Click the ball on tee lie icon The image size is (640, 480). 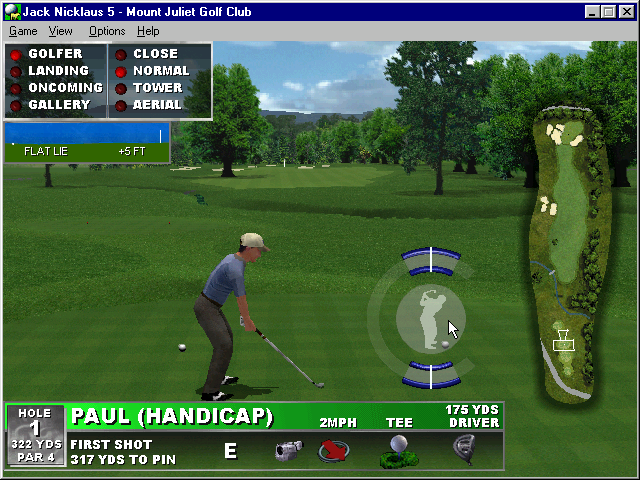click(x=399, y=450)
